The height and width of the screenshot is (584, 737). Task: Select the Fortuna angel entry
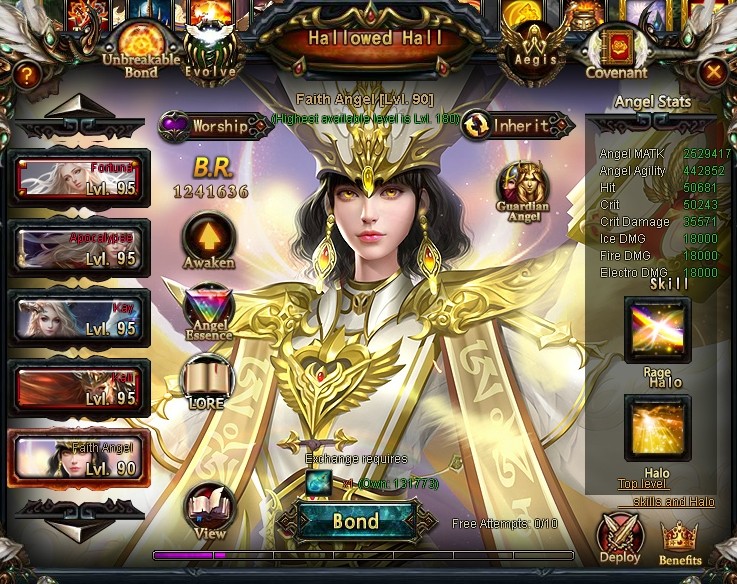point(79,179)
